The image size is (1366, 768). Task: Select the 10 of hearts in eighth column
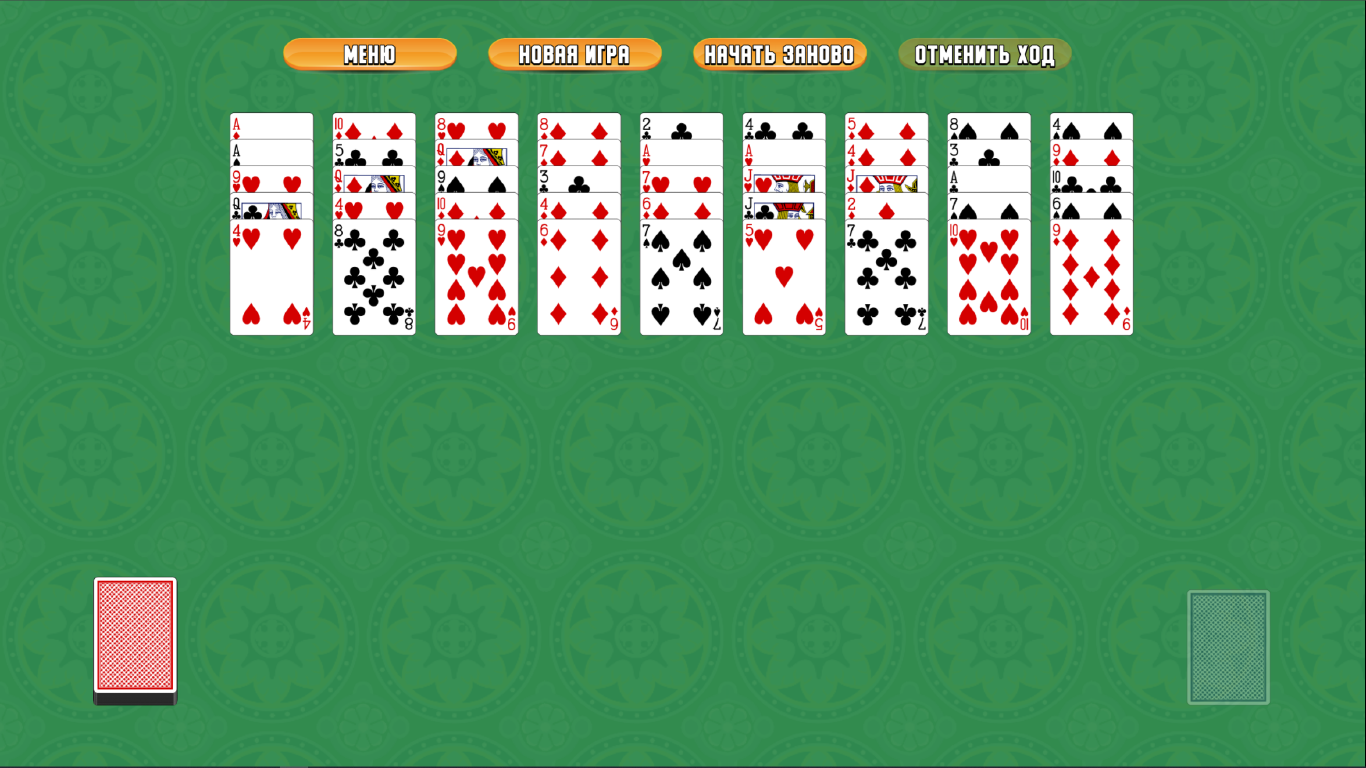pyautogui.click(x=989, y=280)
